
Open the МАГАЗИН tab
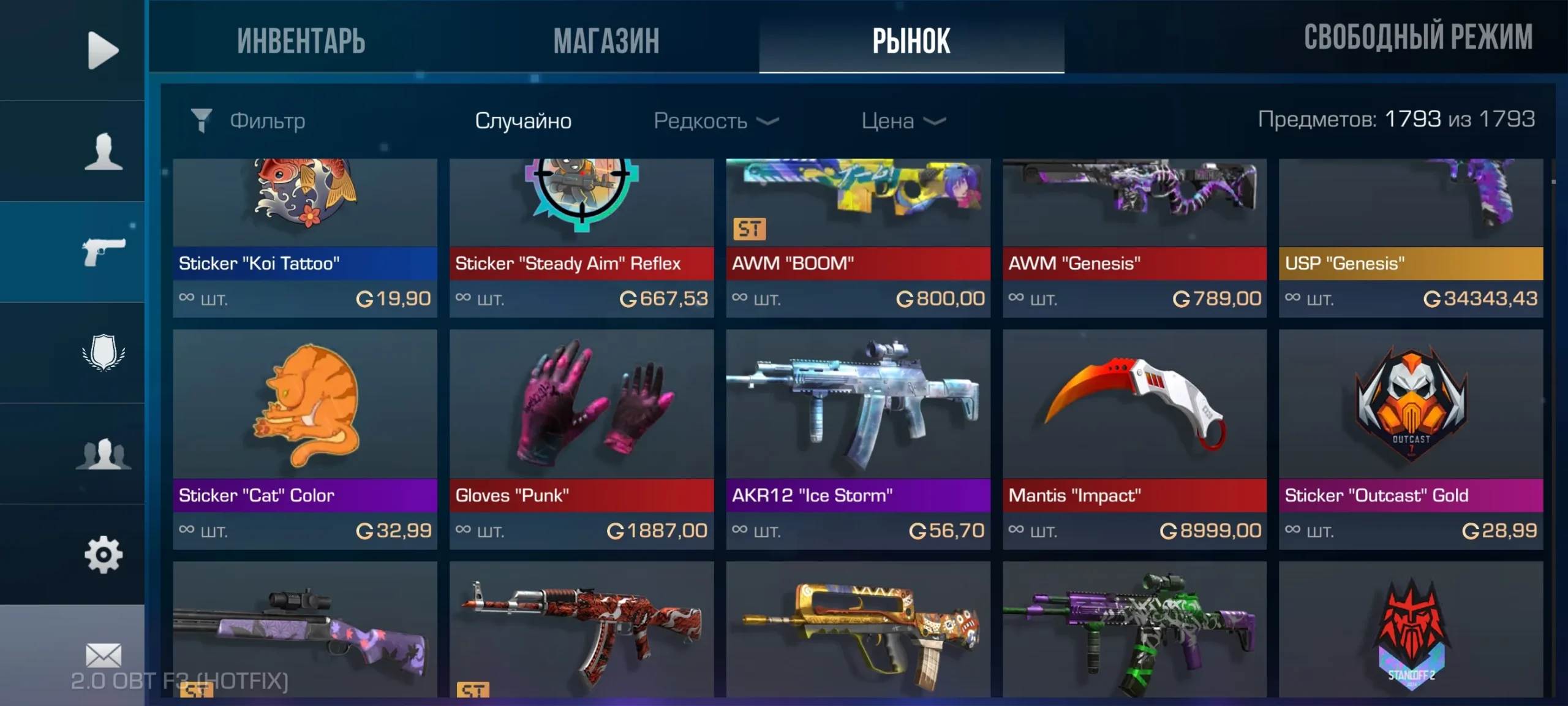(606, 40)
